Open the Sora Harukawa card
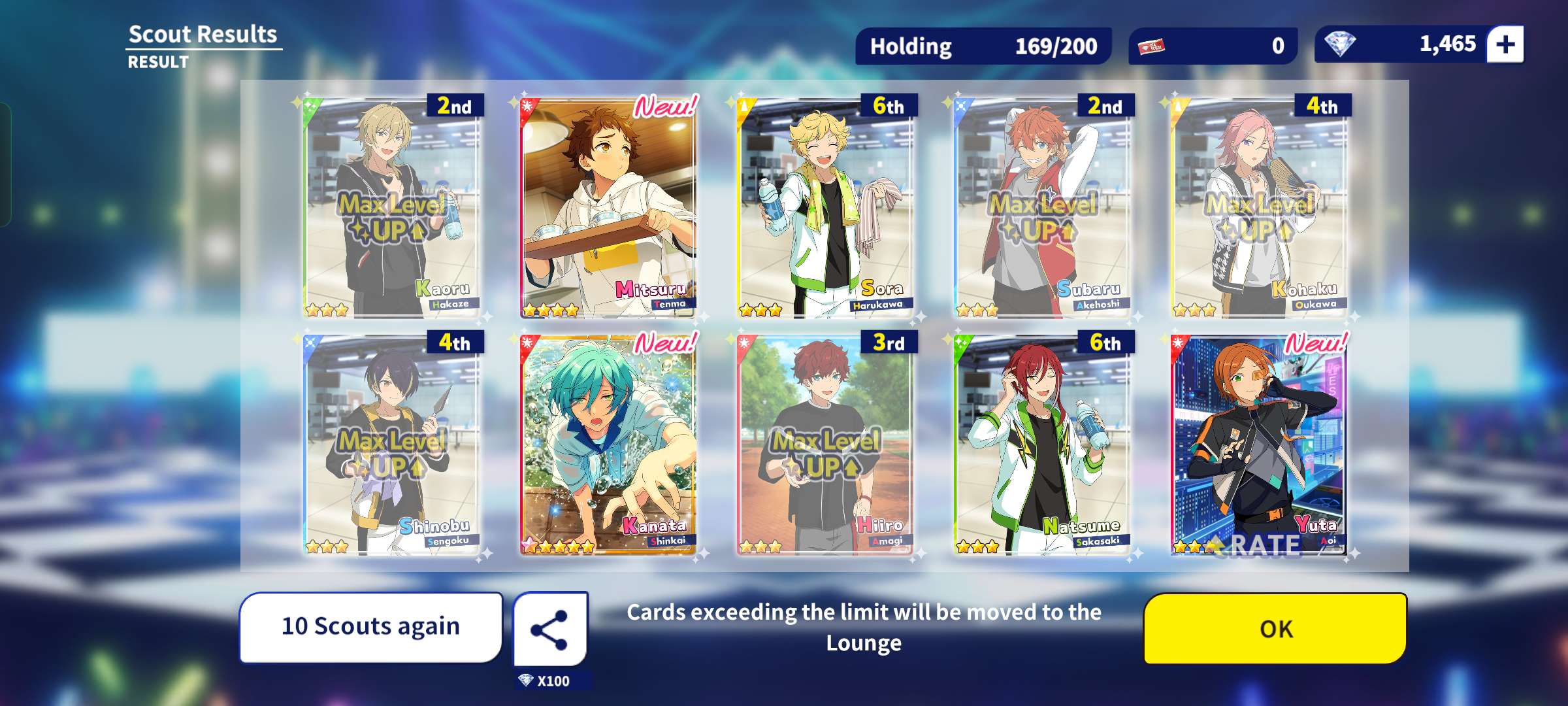The height and width of the screenshot is (706, 1568). (x=825, y=208)
